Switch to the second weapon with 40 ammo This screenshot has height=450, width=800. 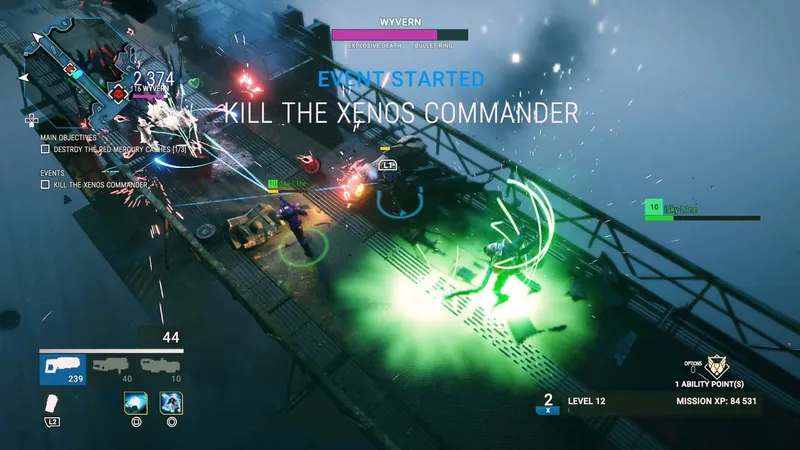(112, 368)
